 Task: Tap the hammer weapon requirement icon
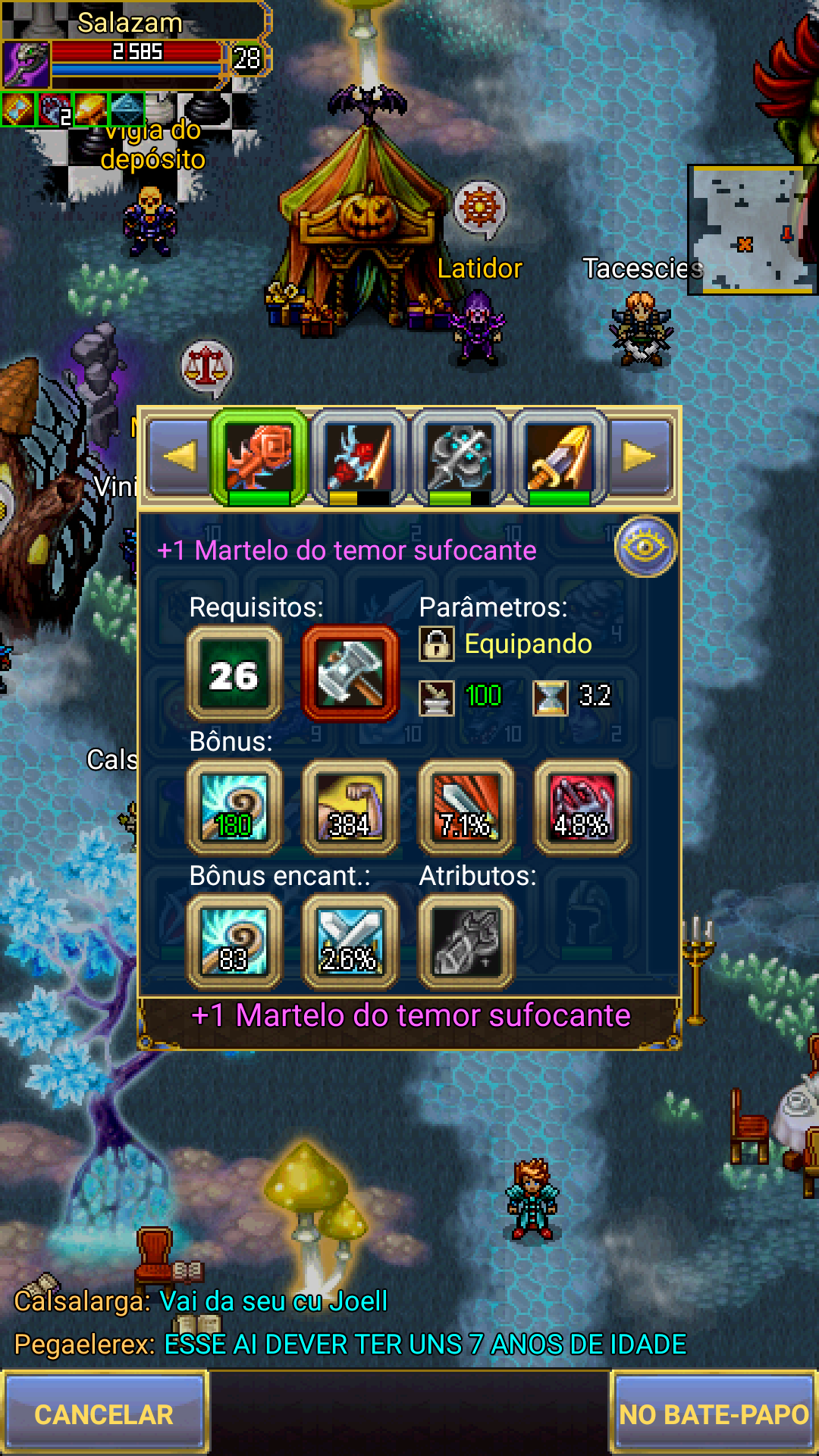[350, 674]
